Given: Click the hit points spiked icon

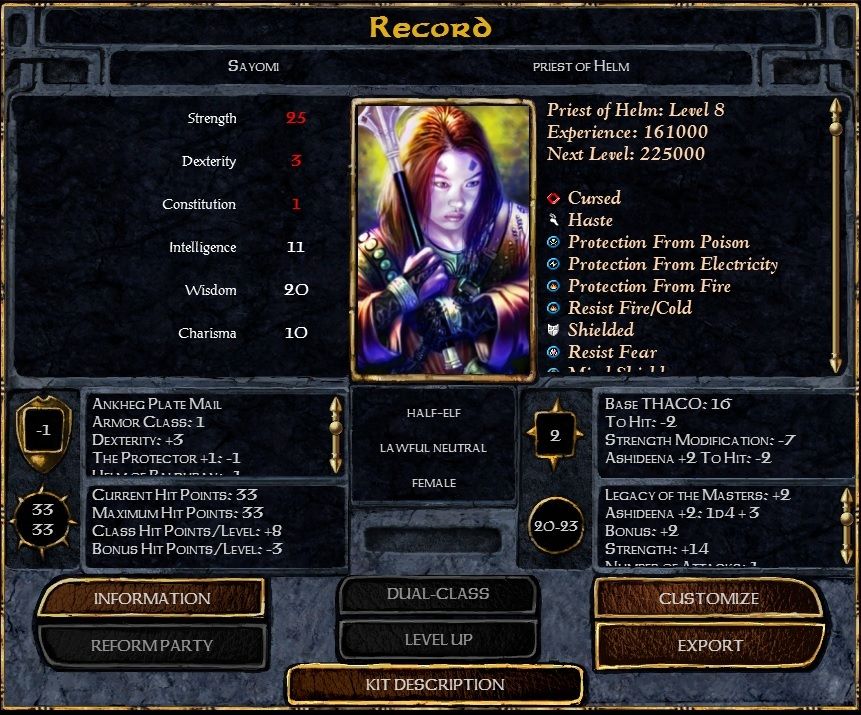Looking at the screenshot, I should pyautogui.click(x=42, y=520).
